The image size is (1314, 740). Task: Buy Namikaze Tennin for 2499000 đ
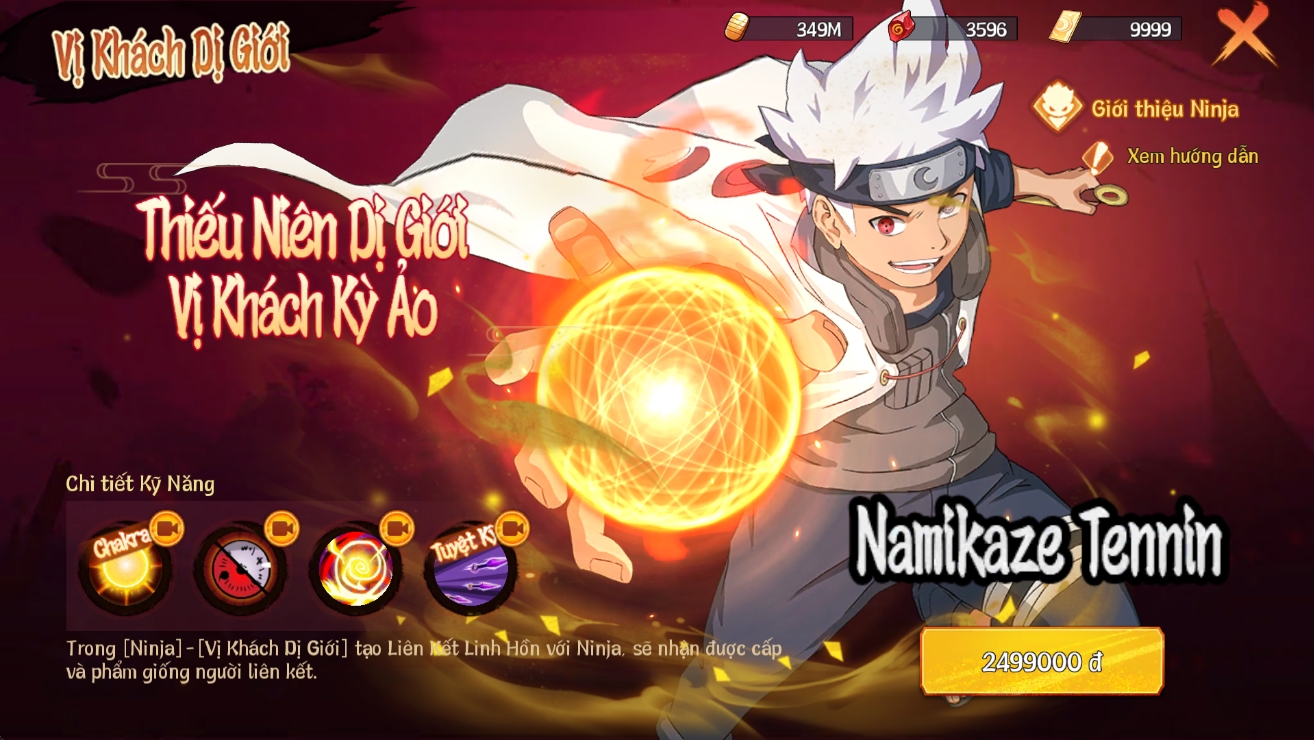pyautogui.click(x=1042, y=661)
